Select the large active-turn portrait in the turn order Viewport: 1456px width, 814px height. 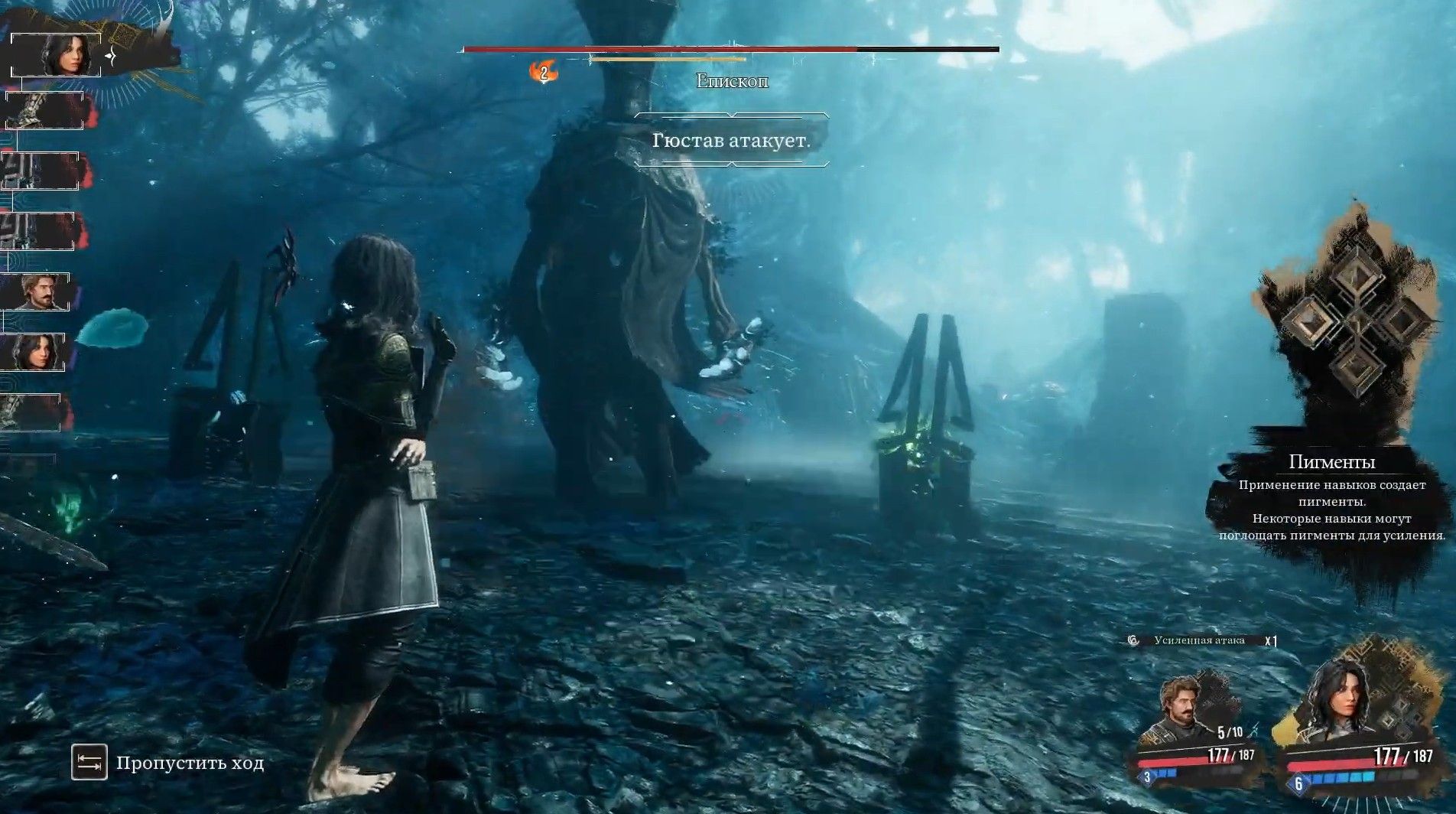point(57,56)
